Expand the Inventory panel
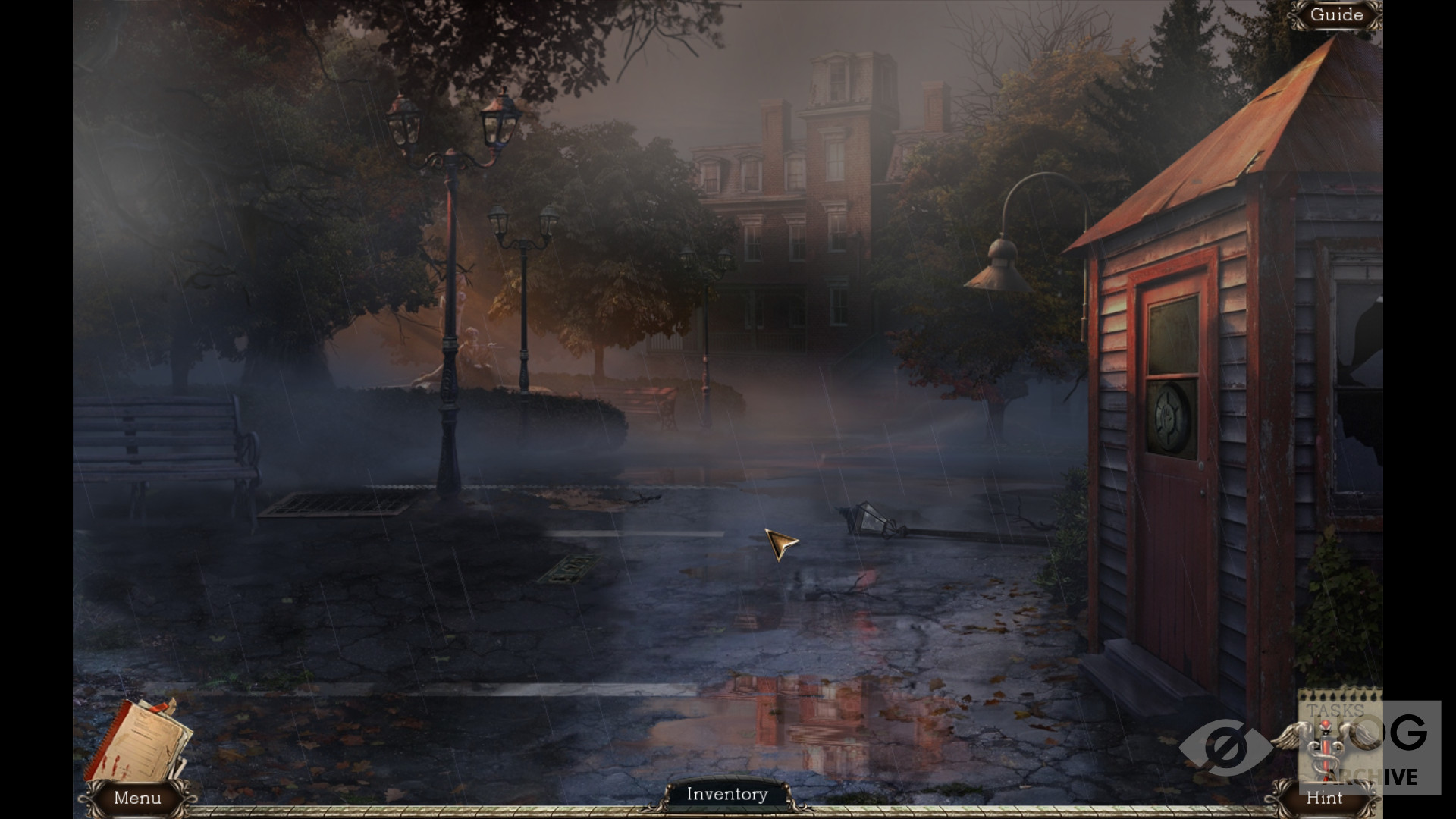The height and width of the screenshot is (819, 1456). click(727, 794)
